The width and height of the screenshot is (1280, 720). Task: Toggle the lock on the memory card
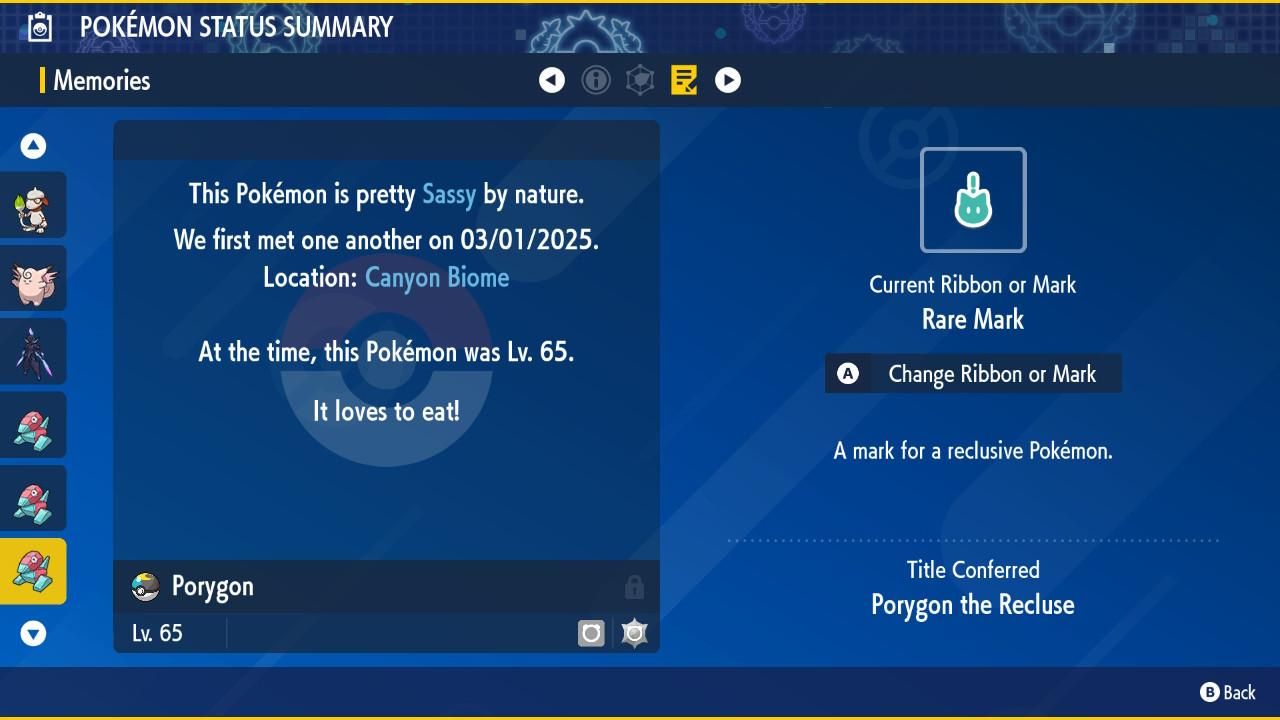(635, 587)
